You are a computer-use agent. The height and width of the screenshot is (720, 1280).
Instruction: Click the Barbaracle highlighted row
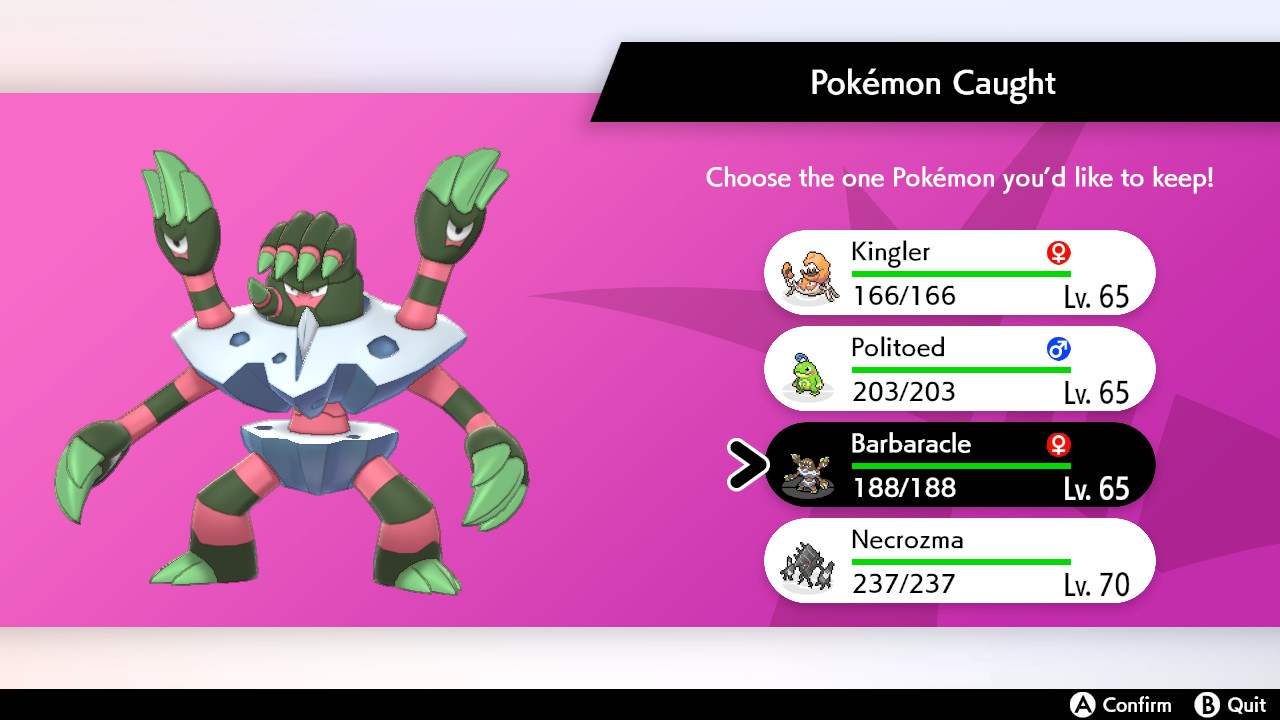coord(958,464)
